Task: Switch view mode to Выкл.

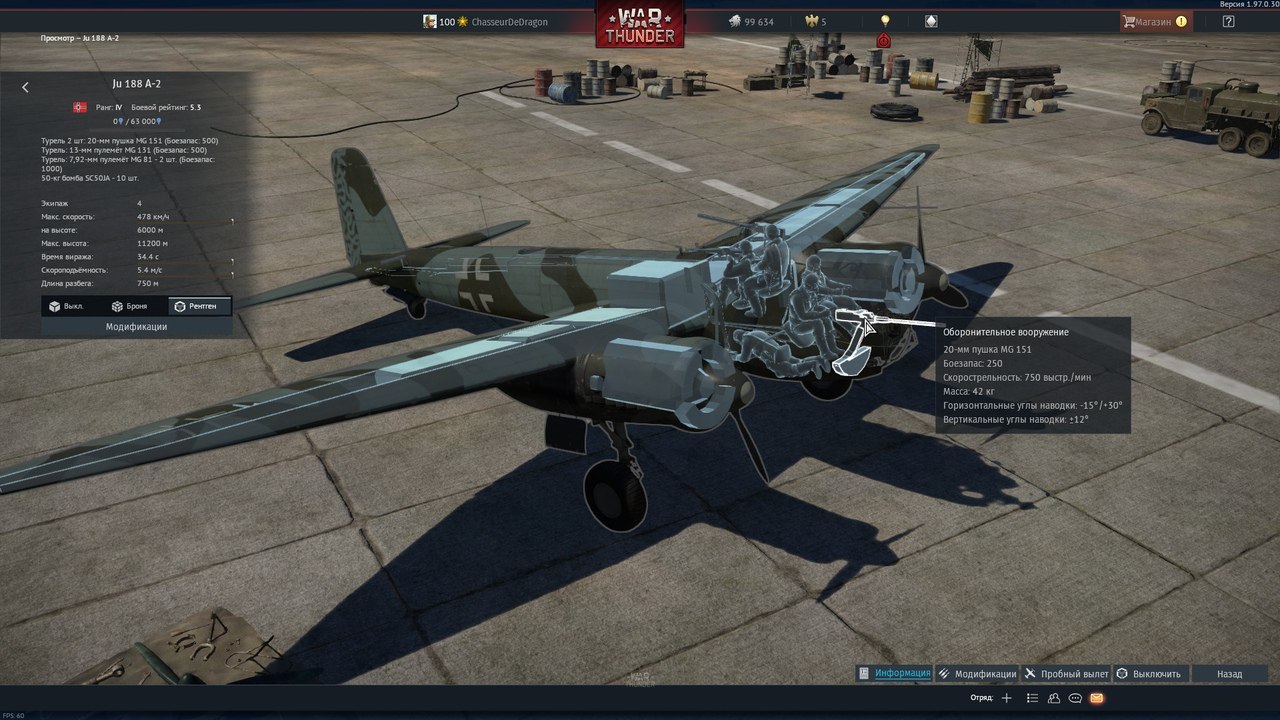Action: (x=67, y=306)
